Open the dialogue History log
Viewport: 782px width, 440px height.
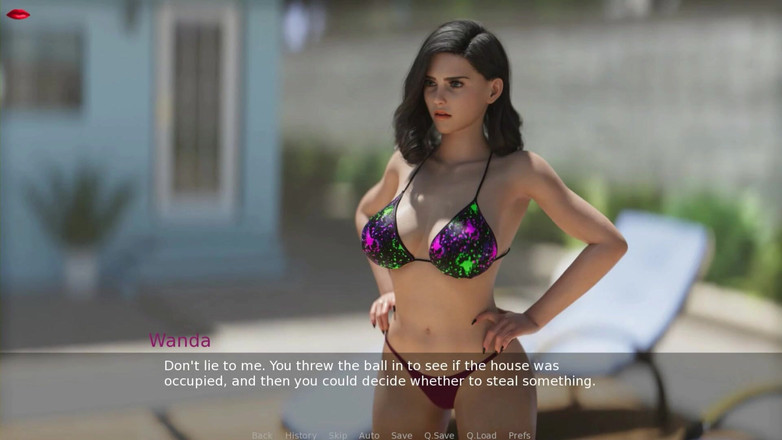[x=300, y=435]
